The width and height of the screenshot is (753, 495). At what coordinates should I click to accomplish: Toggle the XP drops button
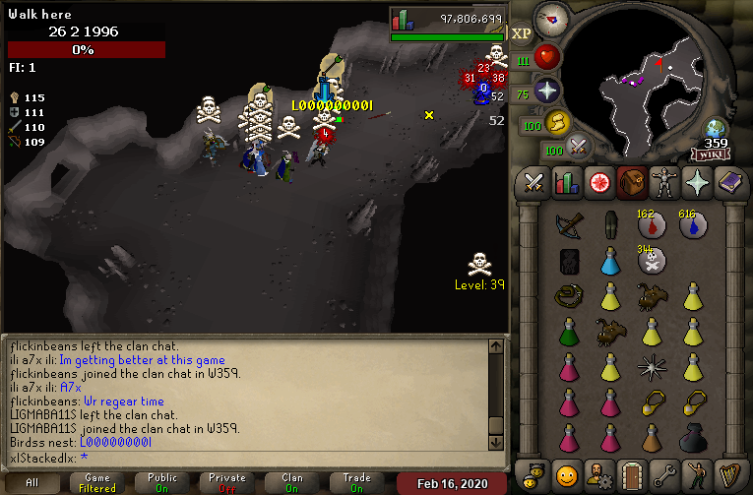pyautogui.click(x=521, y=33)
